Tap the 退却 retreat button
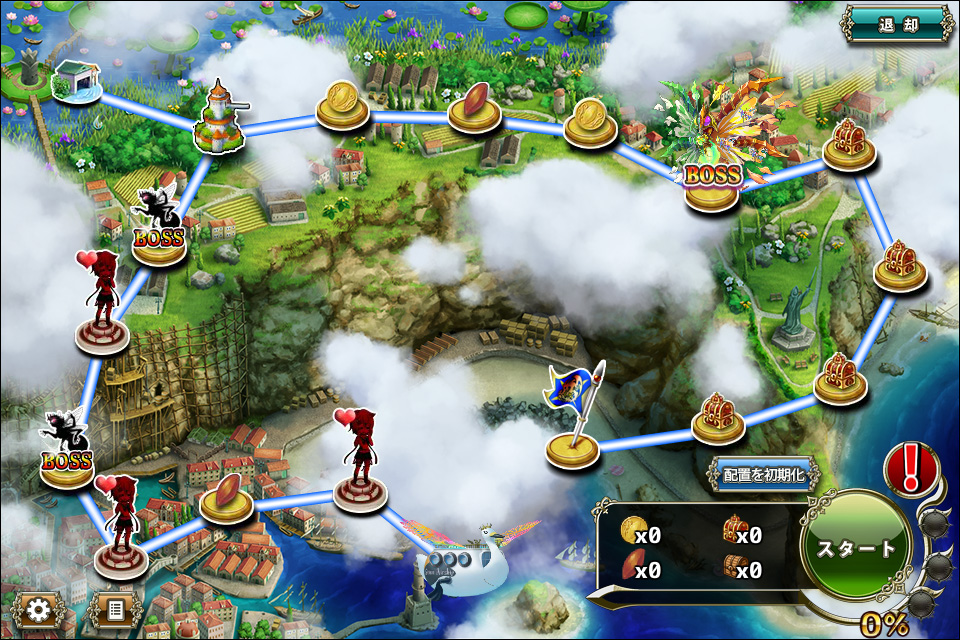 click(x=896, y=25)
